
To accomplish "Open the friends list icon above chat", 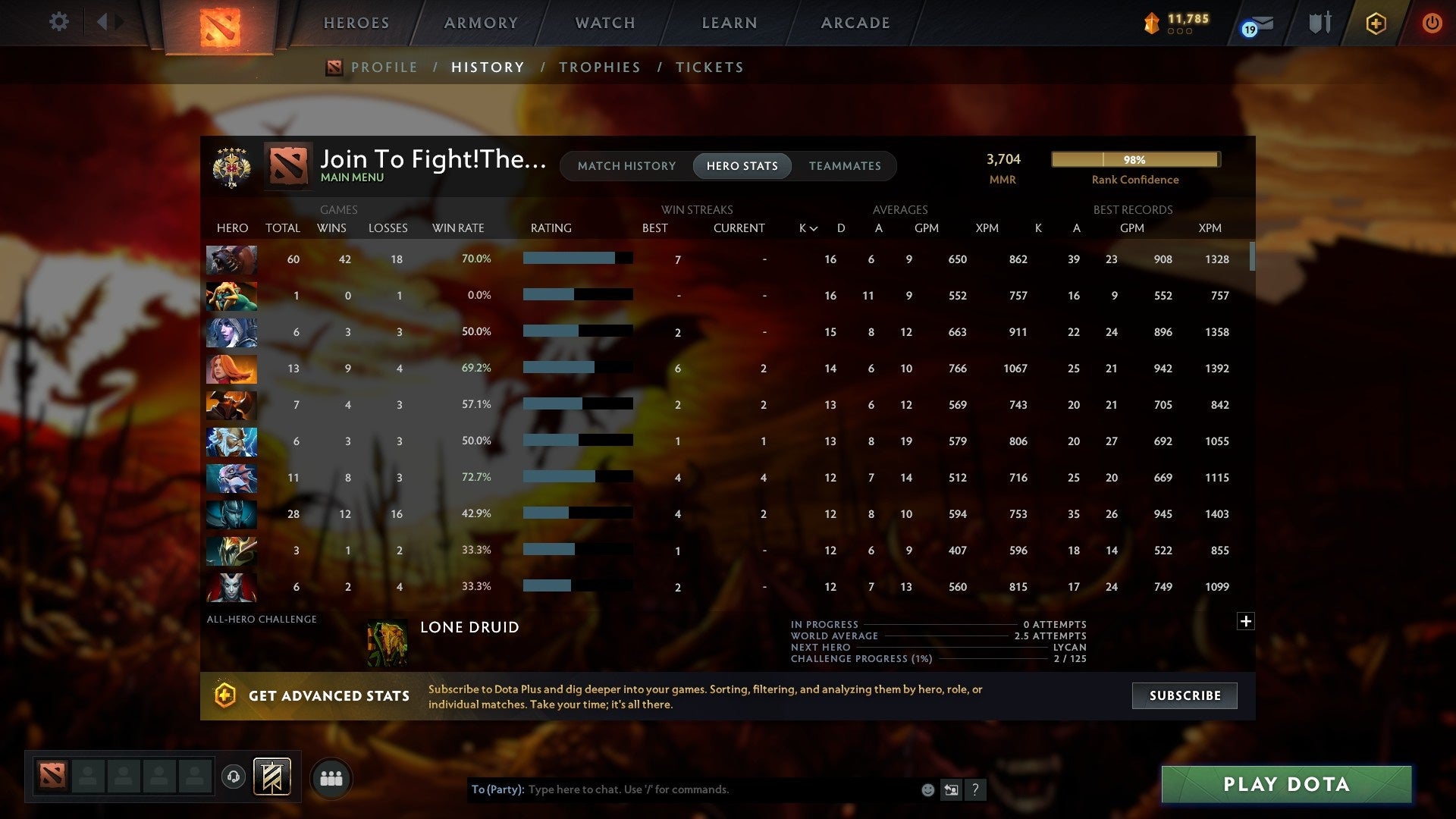I will [x=331, y=777].
